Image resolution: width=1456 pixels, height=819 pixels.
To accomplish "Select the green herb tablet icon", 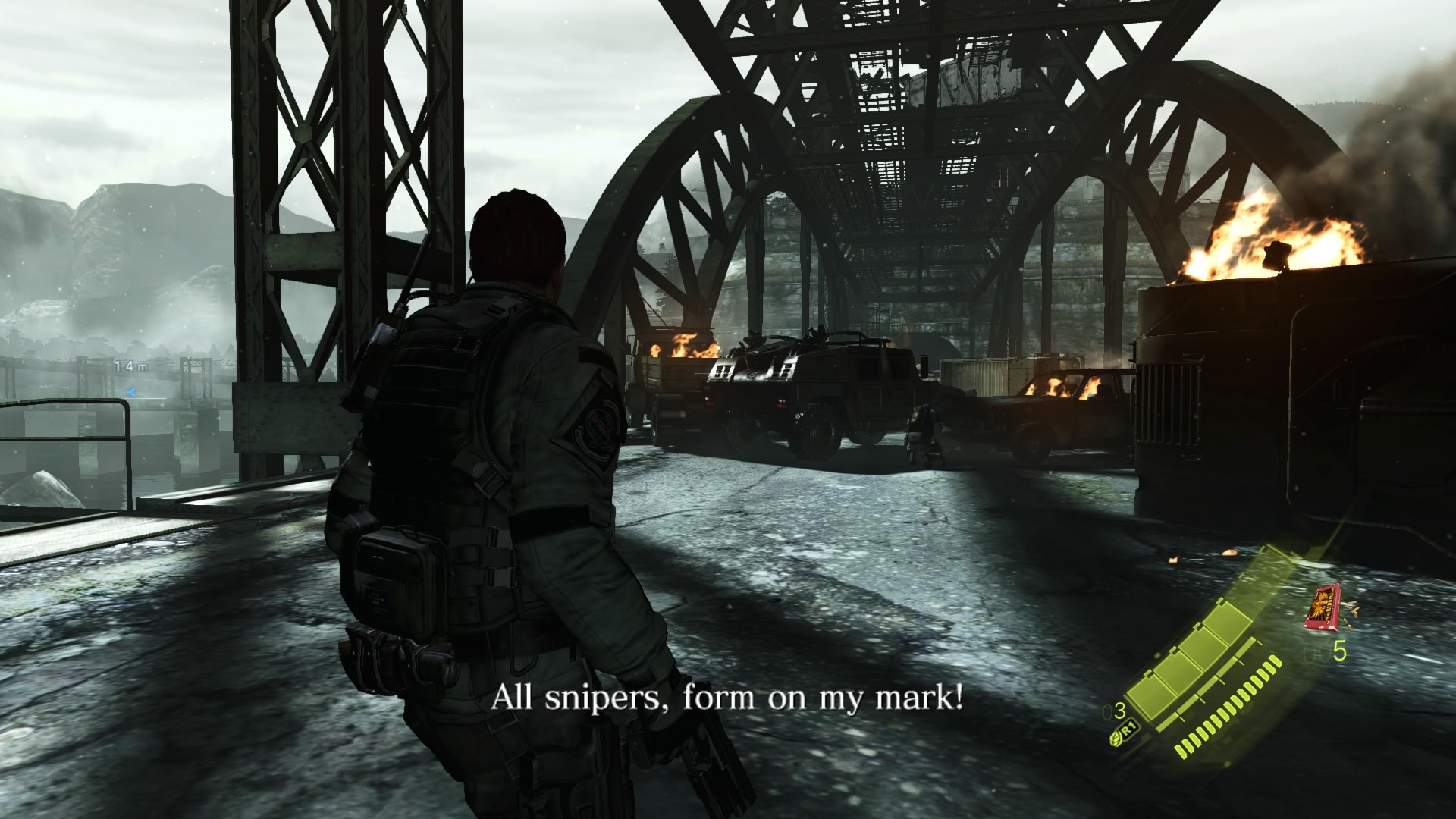I will pyautogui.click(x=1118, y=736).
